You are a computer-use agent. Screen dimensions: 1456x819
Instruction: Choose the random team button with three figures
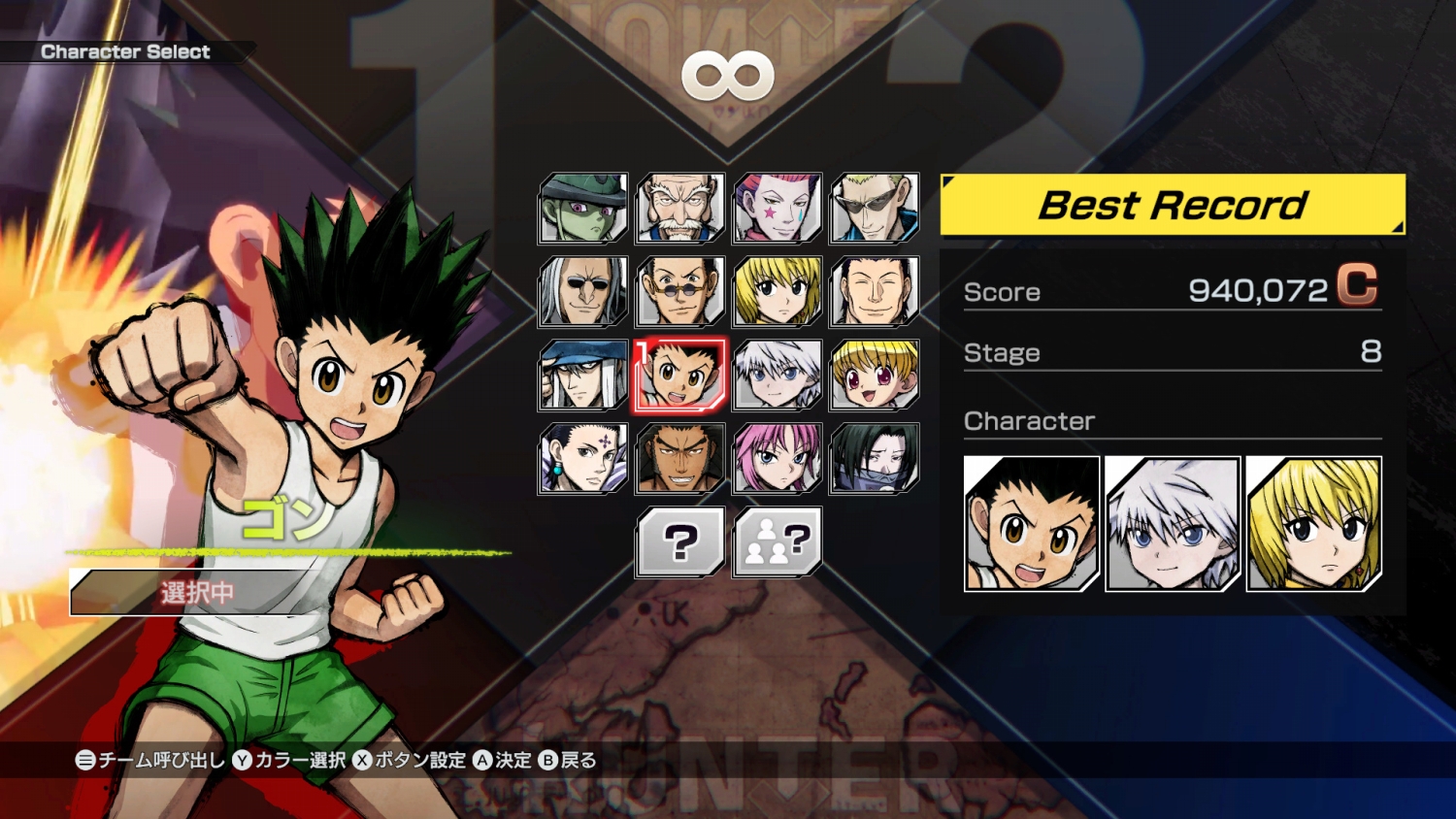tap(778, 541)
